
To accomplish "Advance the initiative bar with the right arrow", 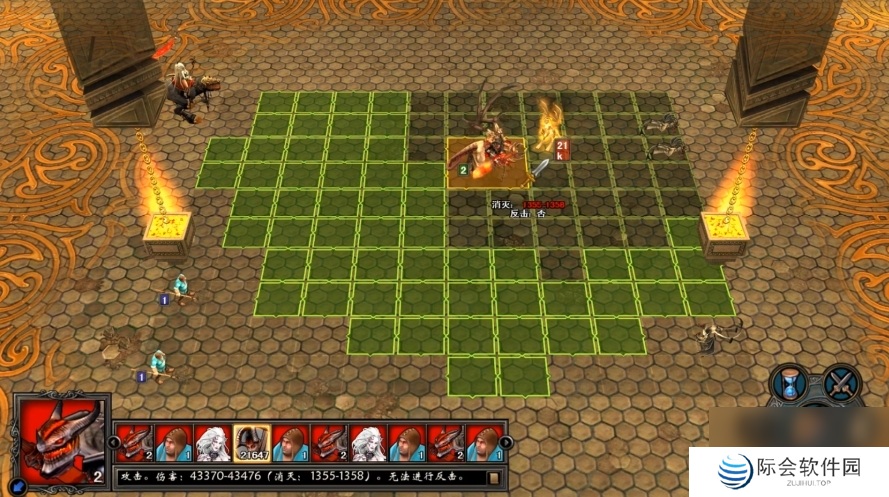I will tap(506, 441).
